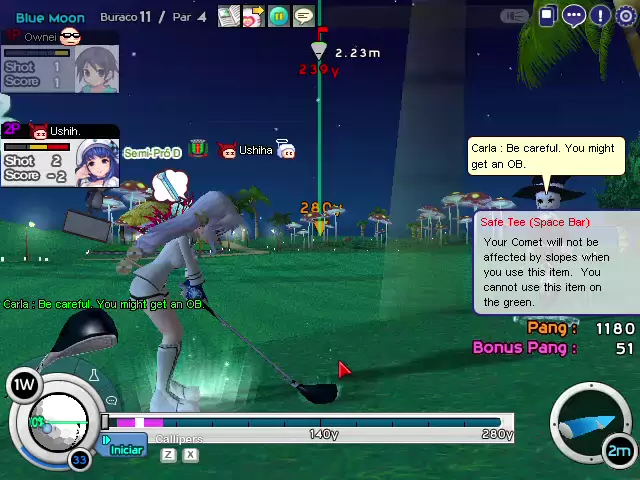Select player Ownei's score panel
The height and width of the screenshot is (480, 640).
(x=60, y=62)
